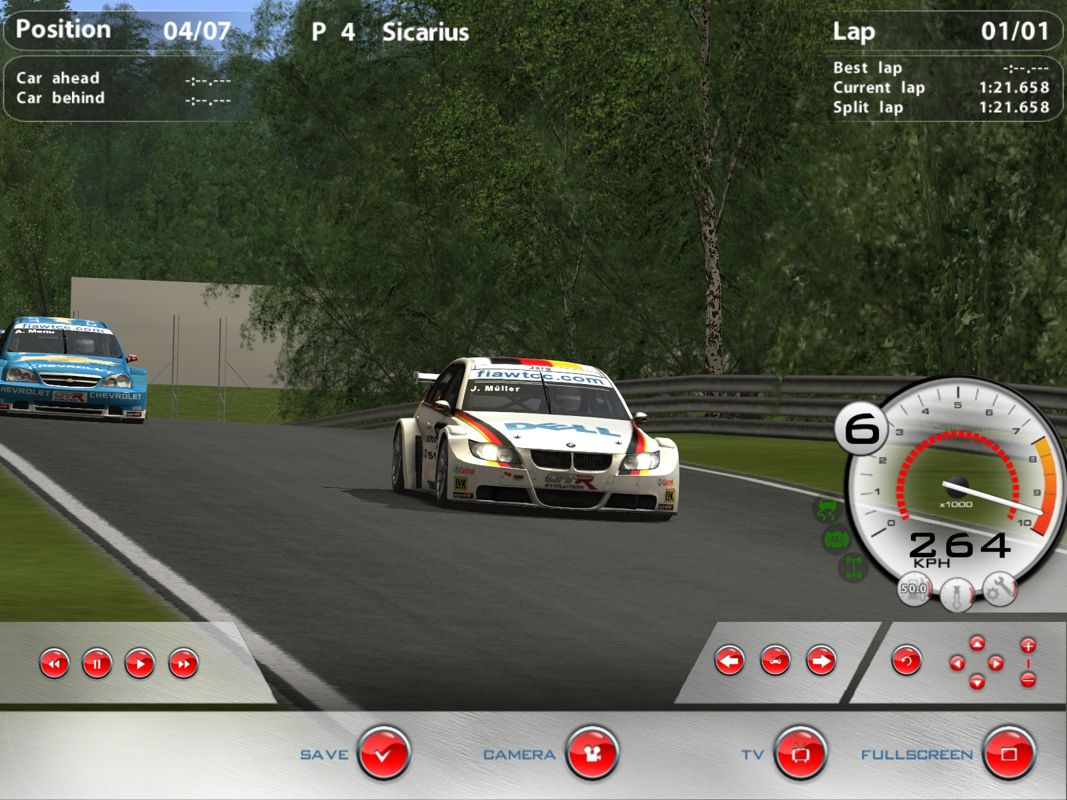Zoom in with the plus button
1067x800 pixels.
click(x=1028, y=644)
